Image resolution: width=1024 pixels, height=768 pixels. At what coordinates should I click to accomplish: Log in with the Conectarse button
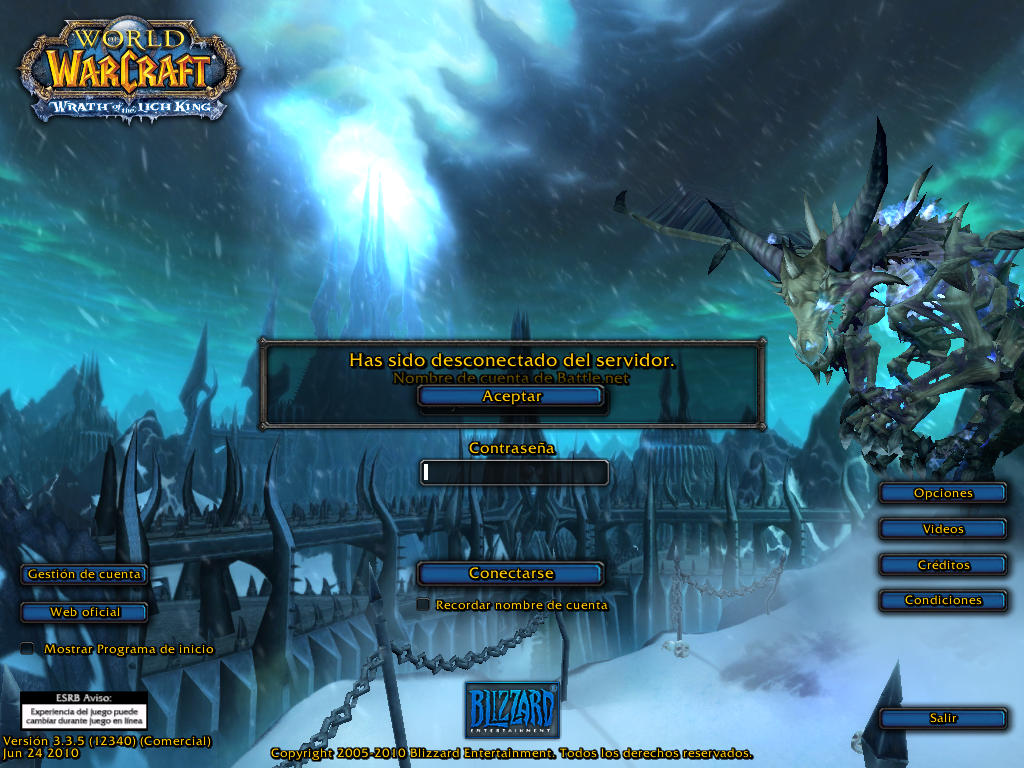(x=511, y=574)
